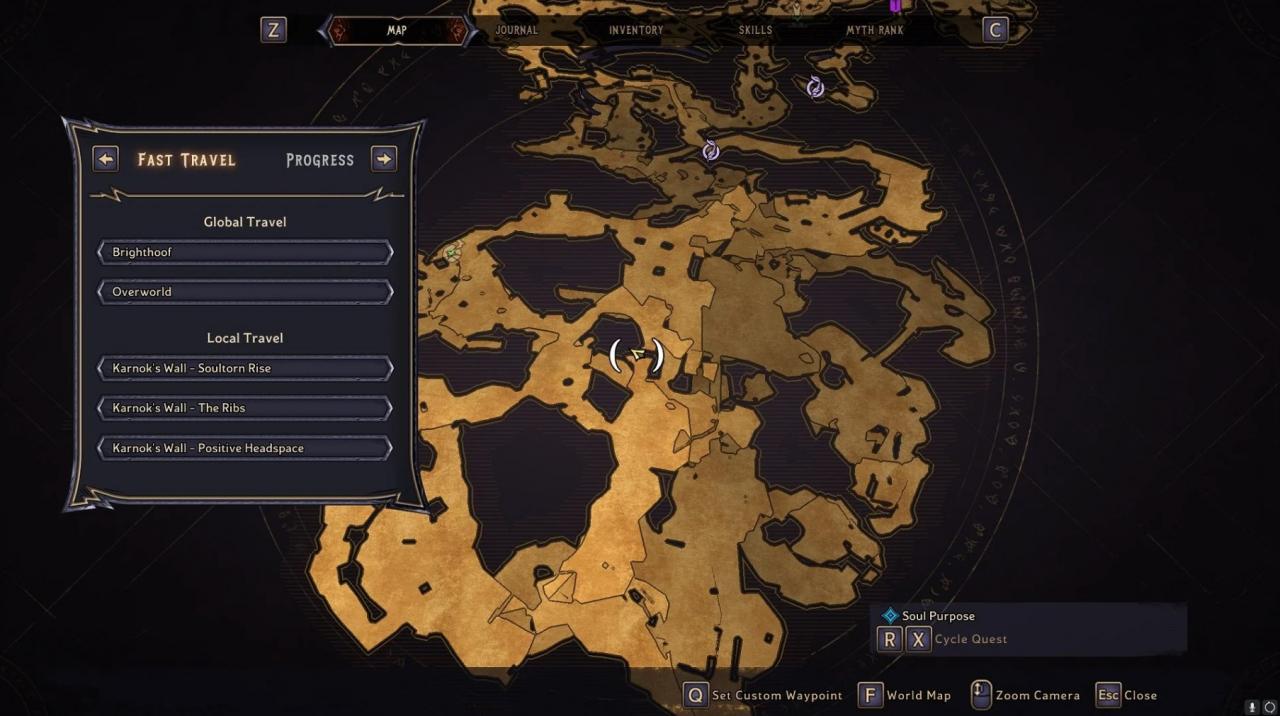Select the swirl map marker near top
Screen dimensions: 1280x716
(x=815, y=87)
